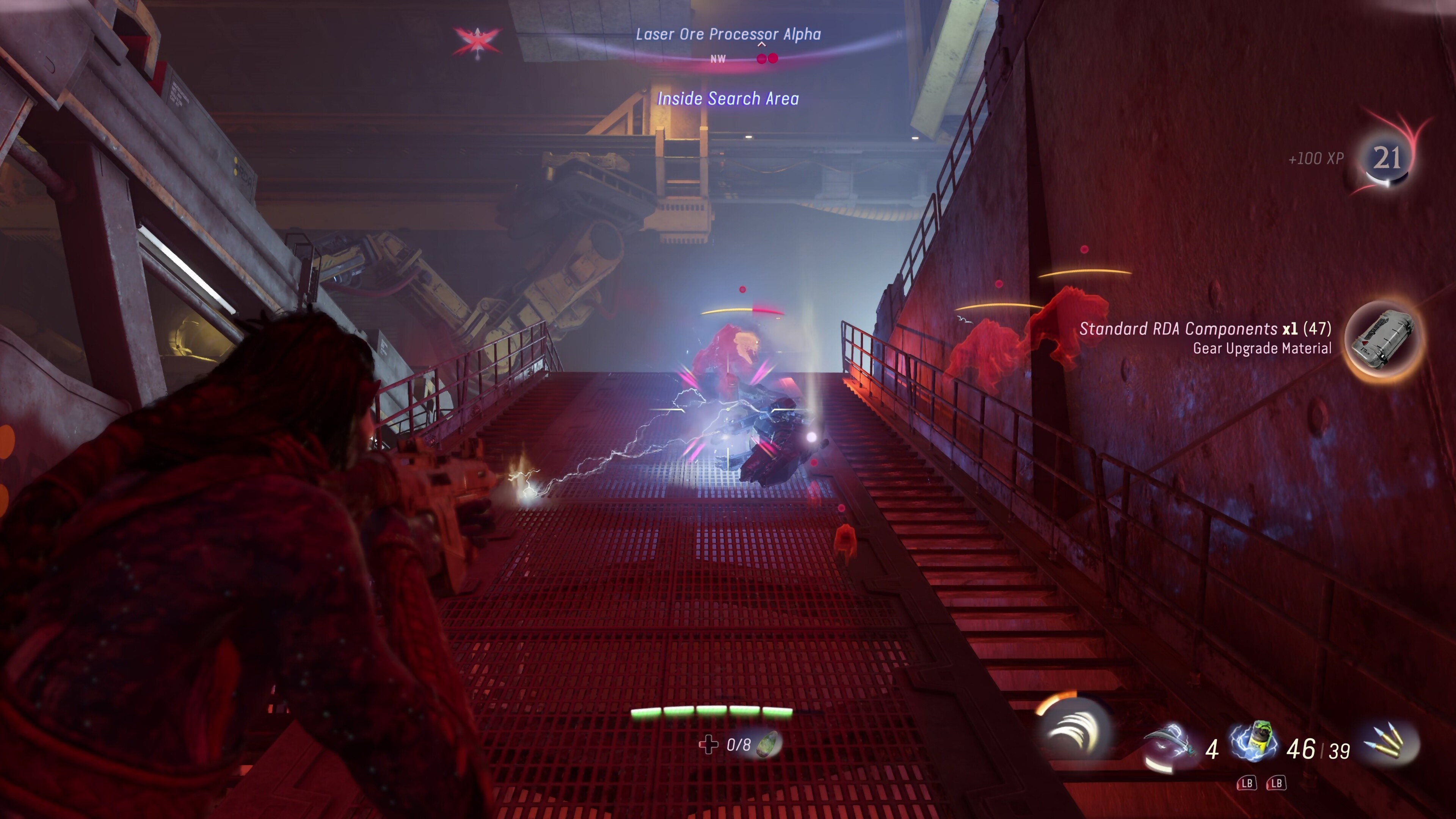Click the level 21 character badge
This screenshot has height=819, width=1456.
[x=1387, y=158]
